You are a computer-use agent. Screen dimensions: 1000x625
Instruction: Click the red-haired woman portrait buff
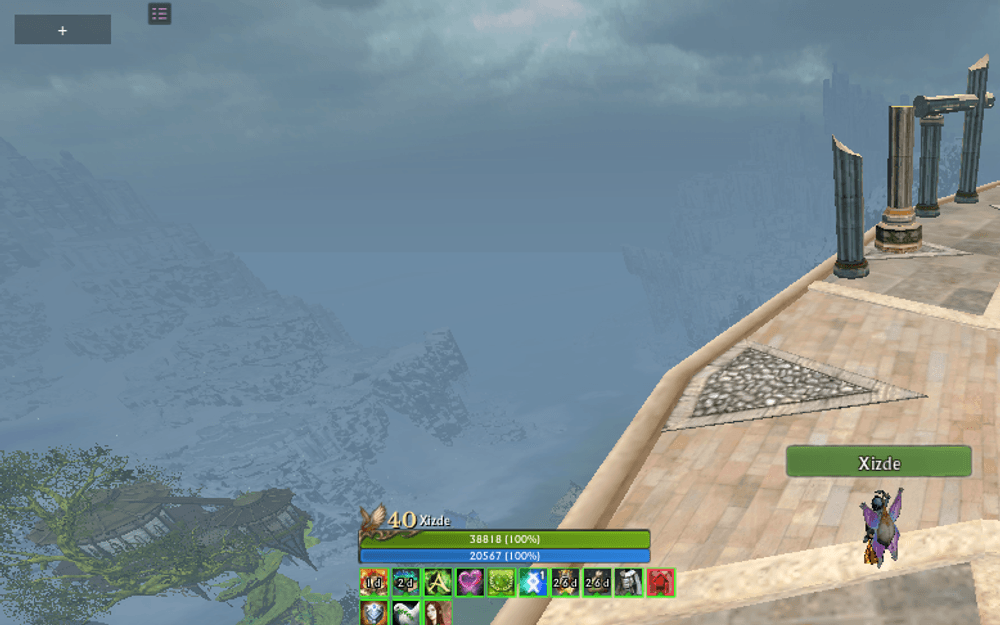437,612
